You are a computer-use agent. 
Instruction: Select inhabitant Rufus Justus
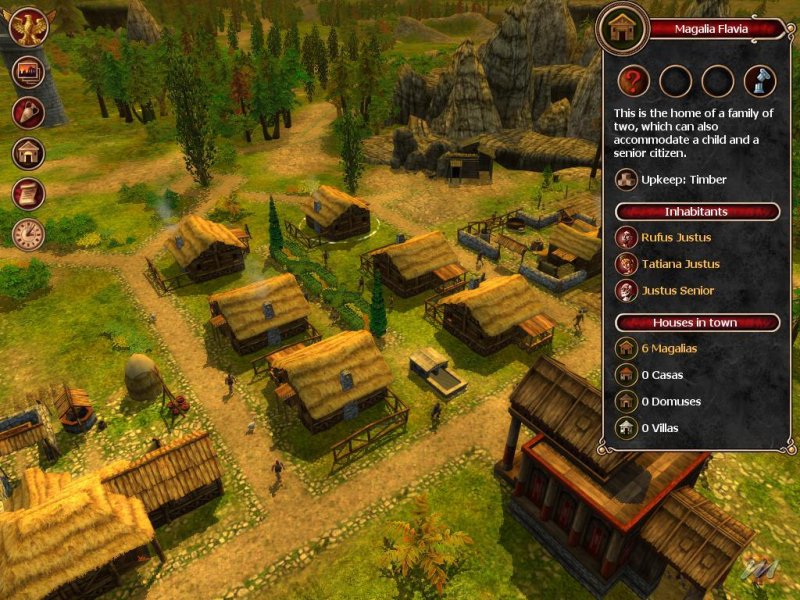coord(662,237)
